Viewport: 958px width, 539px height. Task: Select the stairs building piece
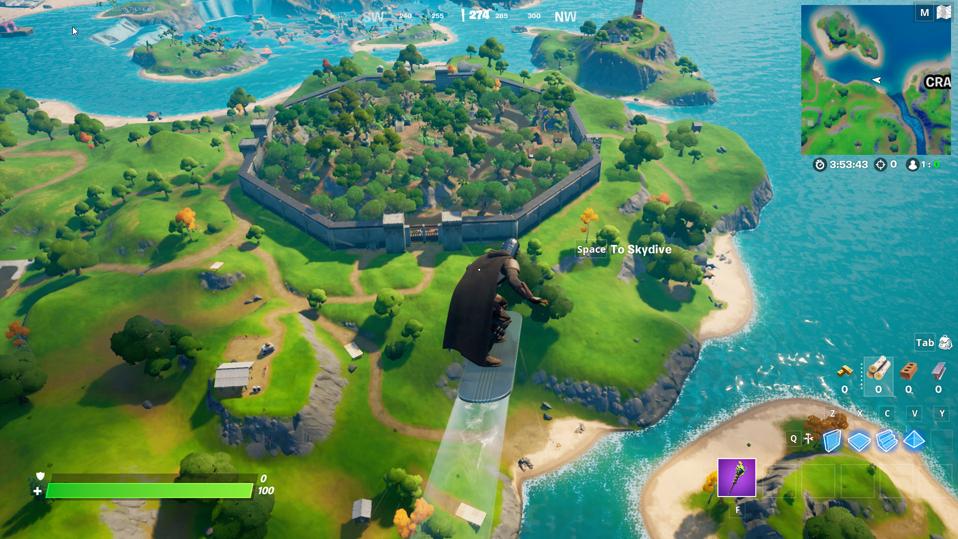coord(886,440)
